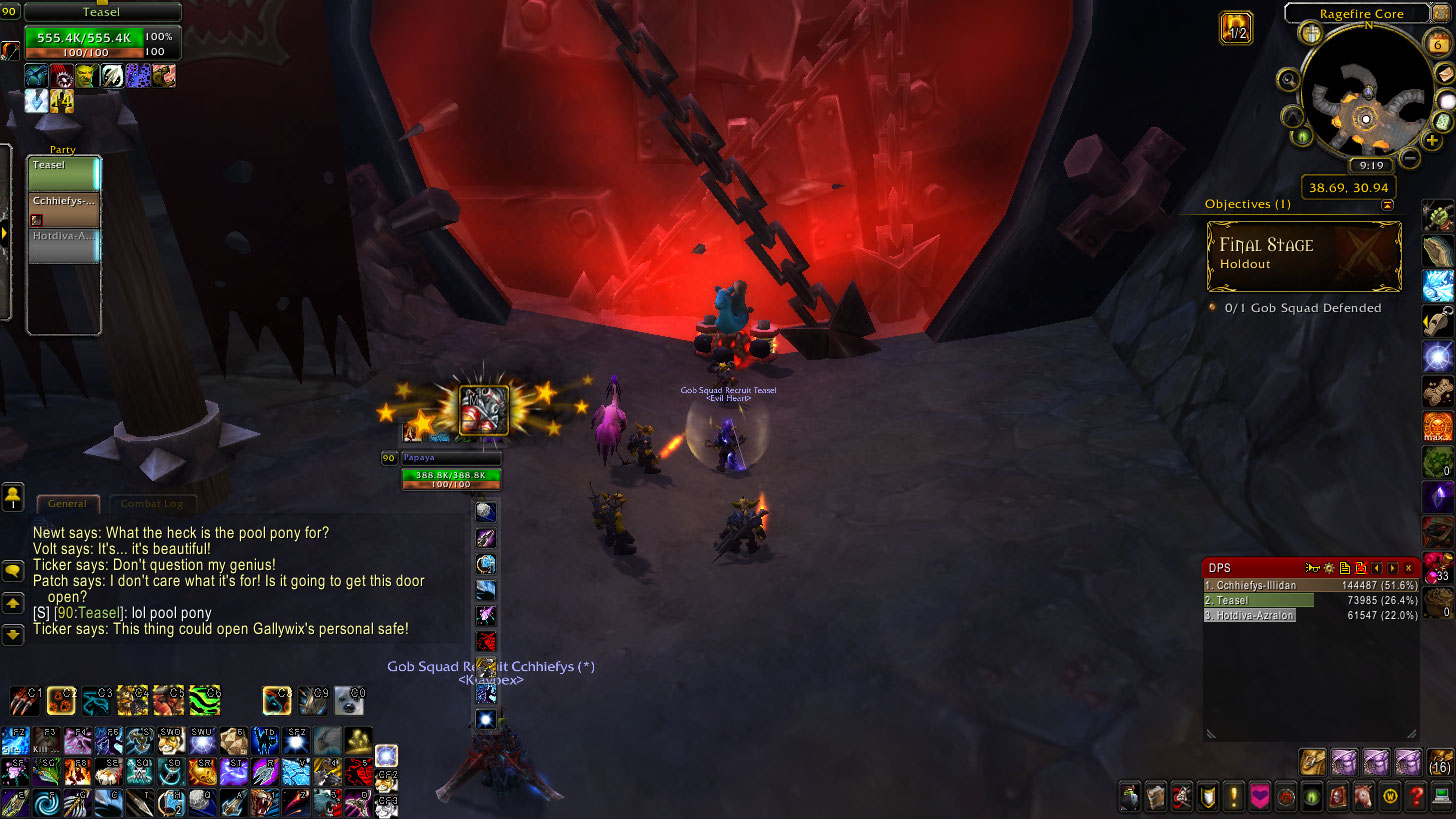This screenshot has width=1456, height=819.
Task: Open the chat speech bubble menu
Action: (x=13, y=570)
